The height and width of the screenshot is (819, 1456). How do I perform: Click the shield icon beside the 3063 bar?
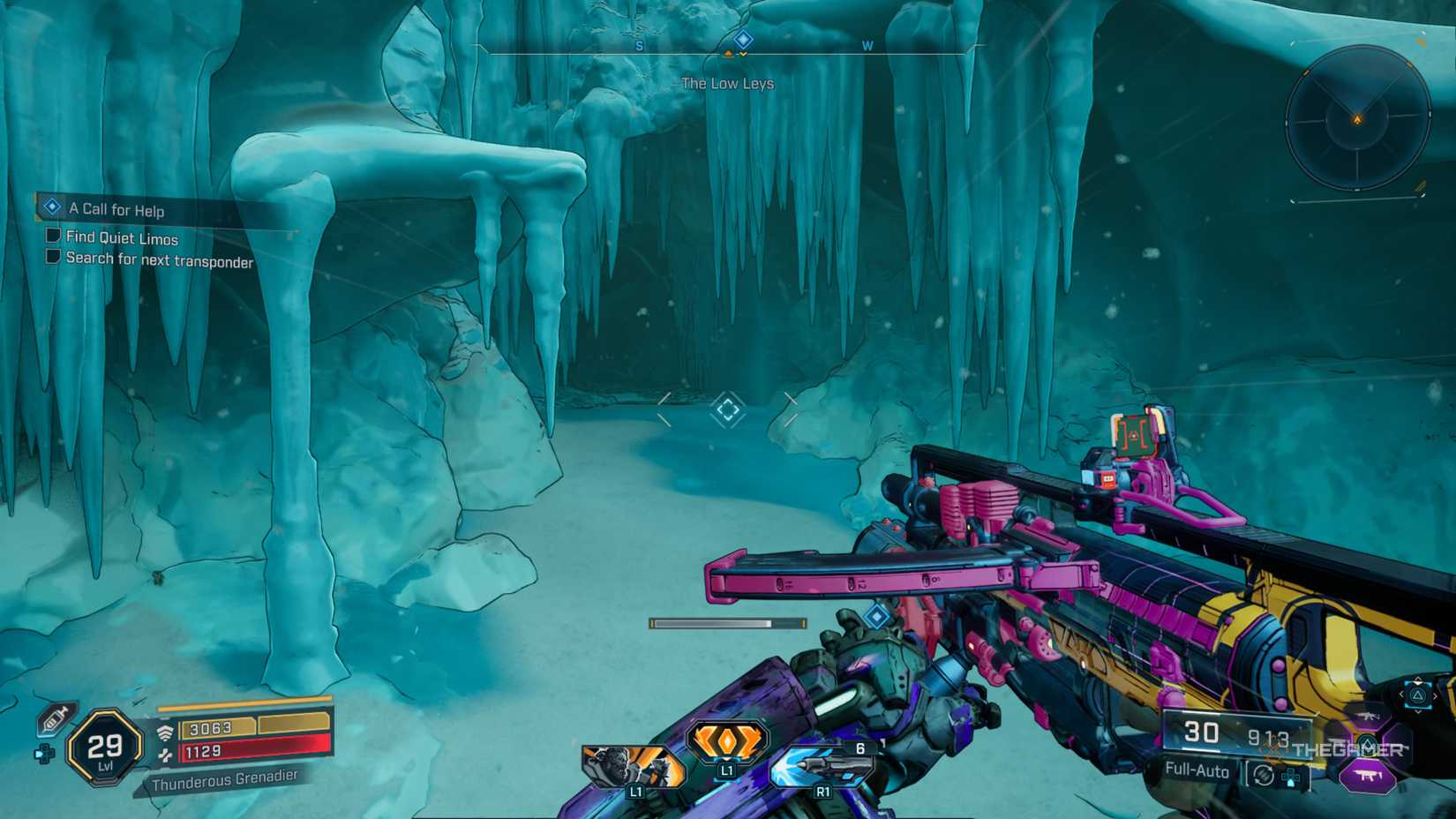[164, 731]
